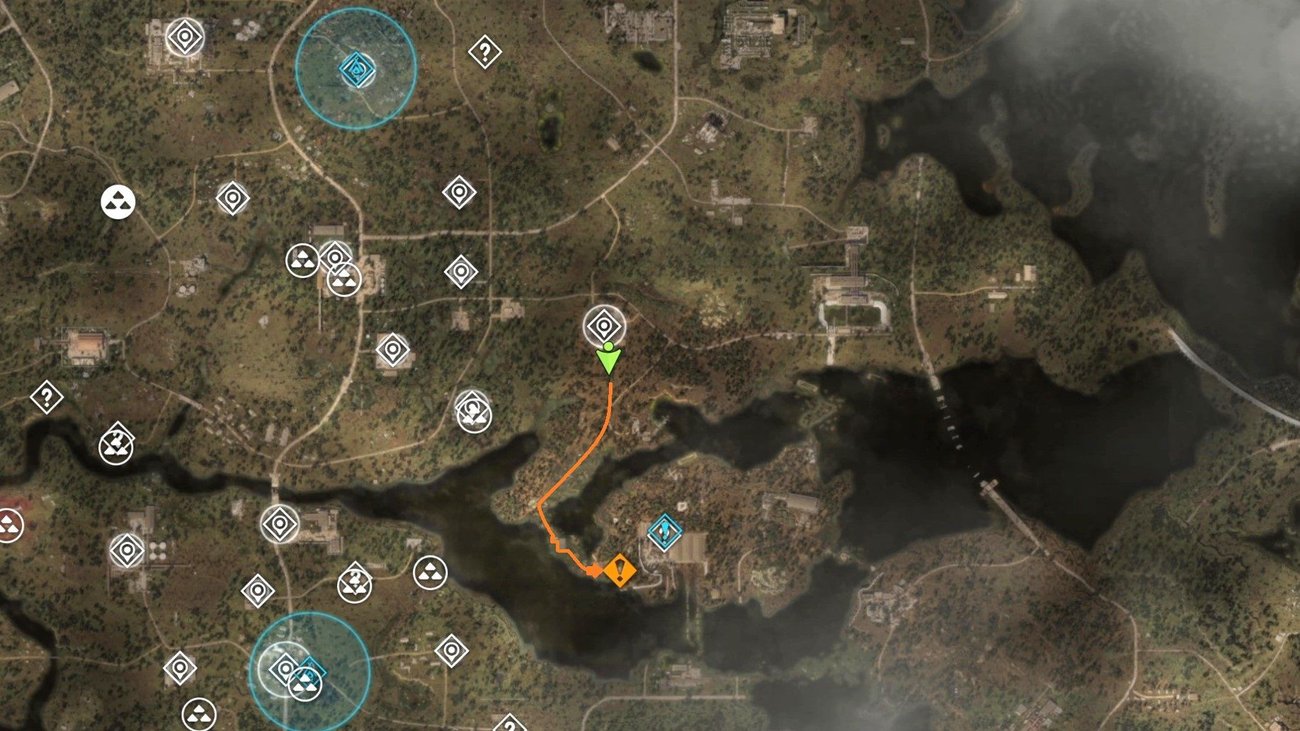1300x731 pixels.
Task: Select the location marker in the top-left corner
Action: [185, 36]
